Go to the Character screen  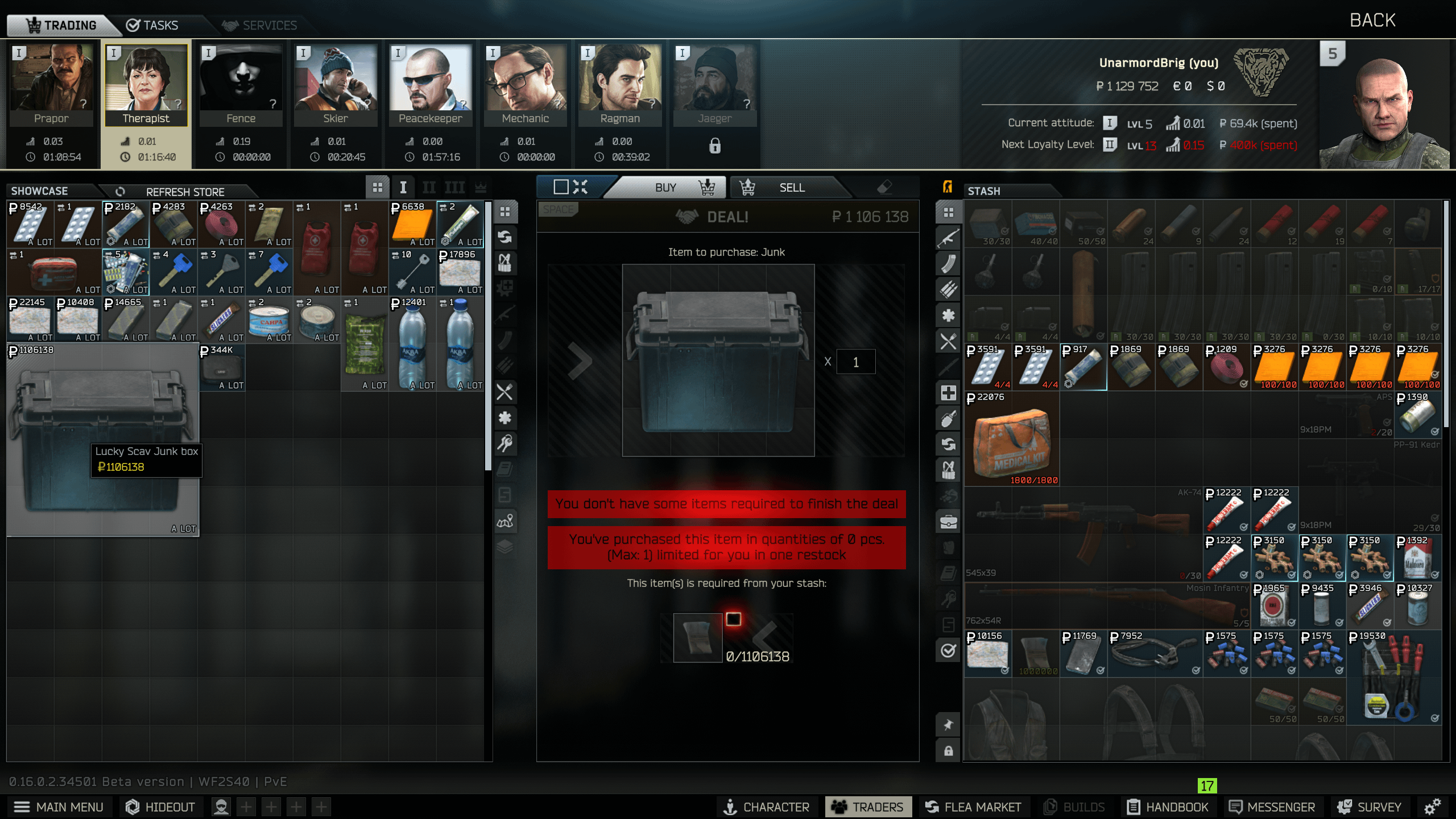point(766,807)
